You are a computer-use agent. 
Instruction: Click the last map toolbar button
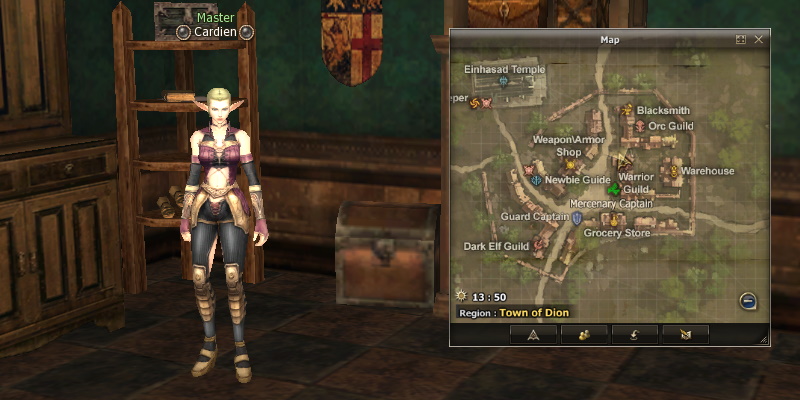click(685, 334)
